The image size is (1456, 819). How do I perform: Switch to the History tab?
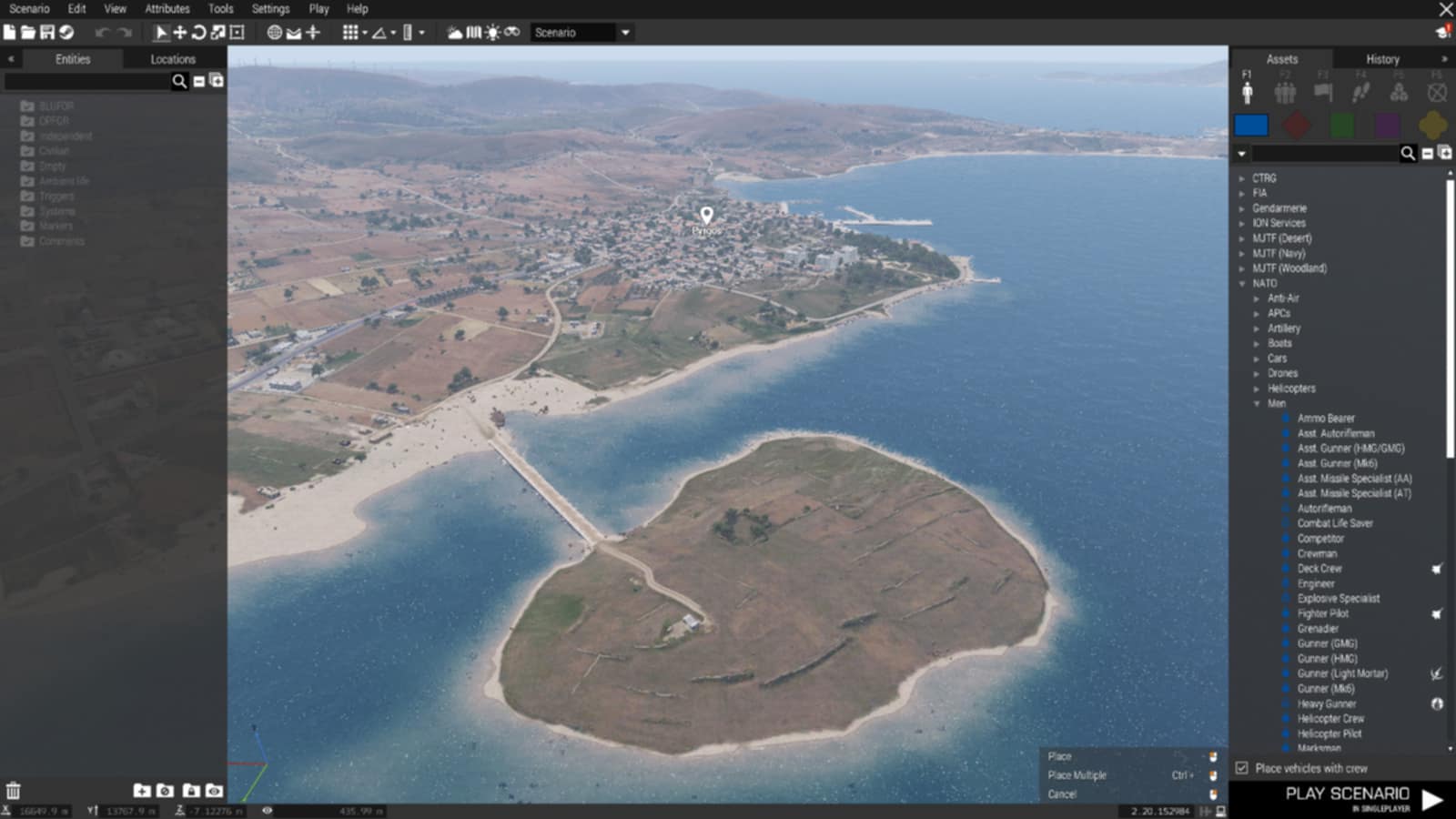click(x=1382, y=59)
